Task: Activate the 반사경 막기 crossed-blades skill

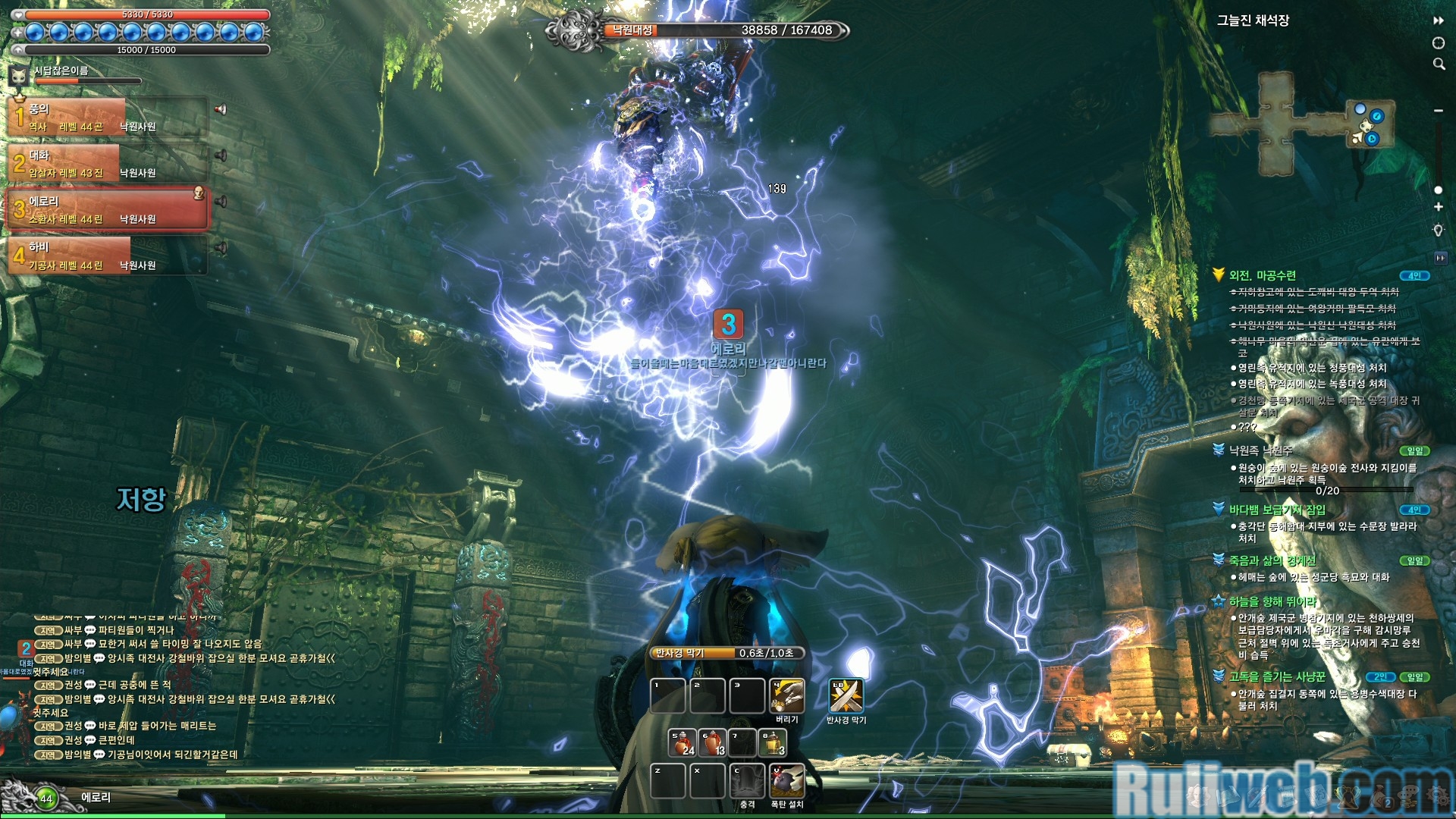Action: 846,696
